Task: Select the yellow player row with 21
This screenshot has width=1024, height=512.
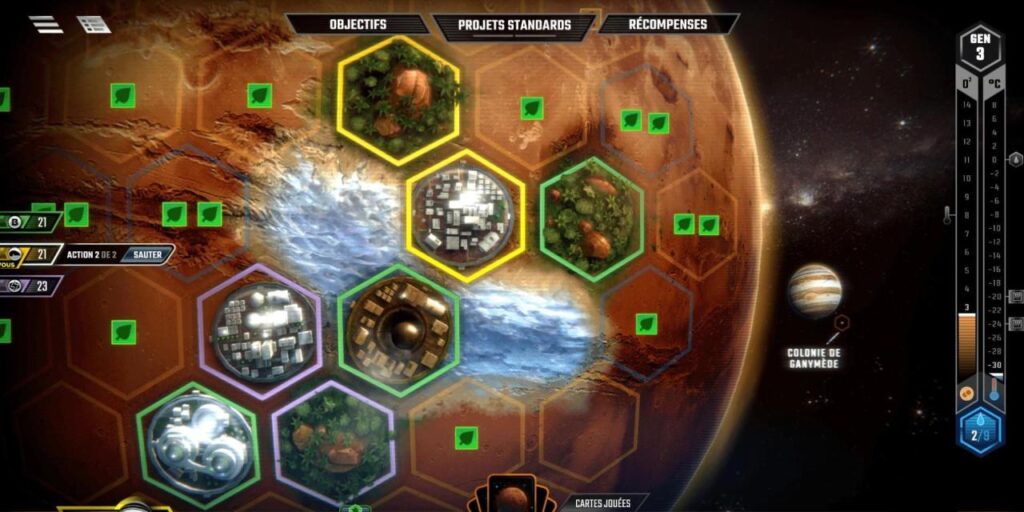Action: click(x=30, y=255)
